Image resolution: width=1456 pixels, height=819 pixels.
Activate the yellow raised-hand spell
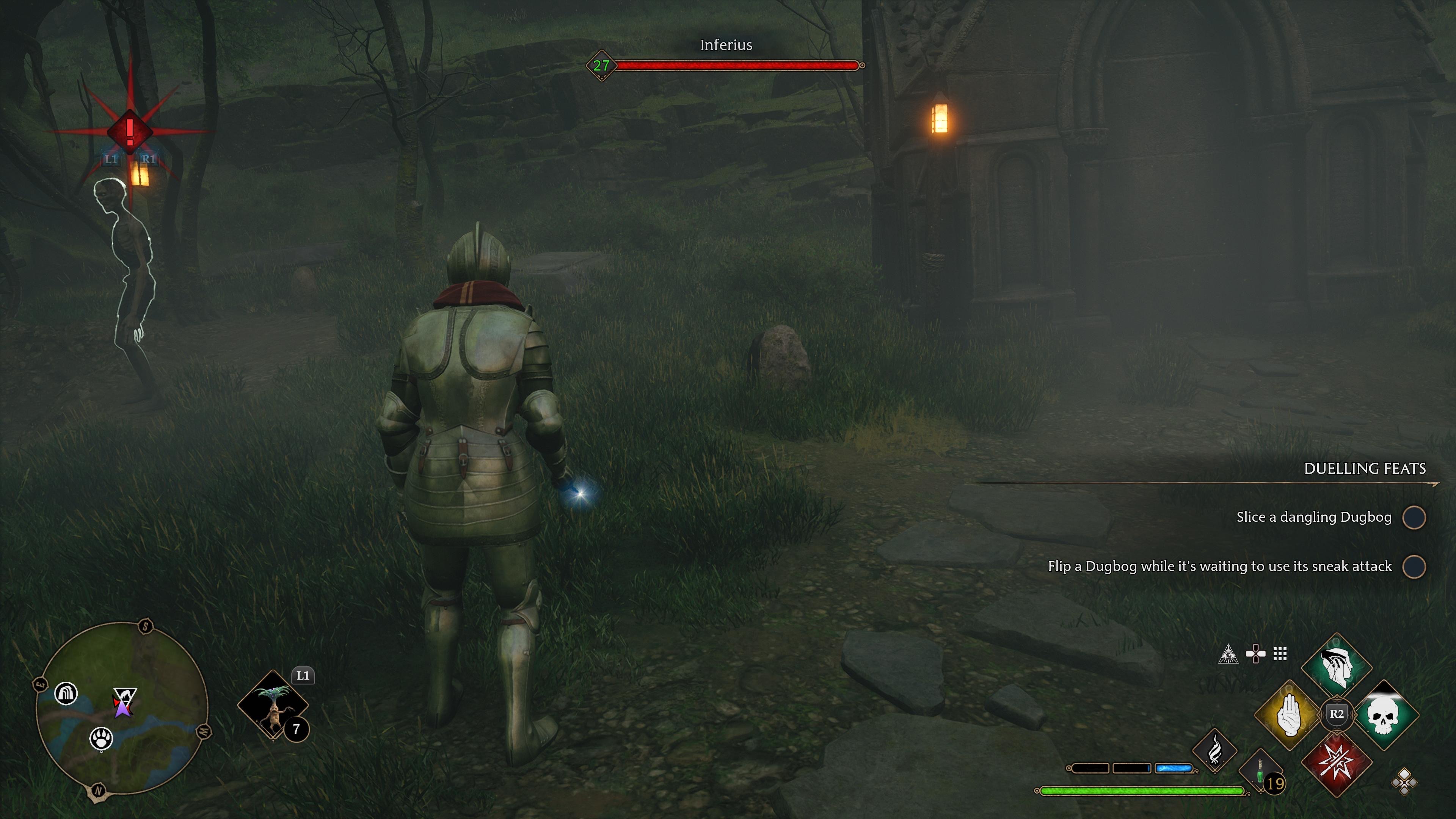tap(1289, 715)
